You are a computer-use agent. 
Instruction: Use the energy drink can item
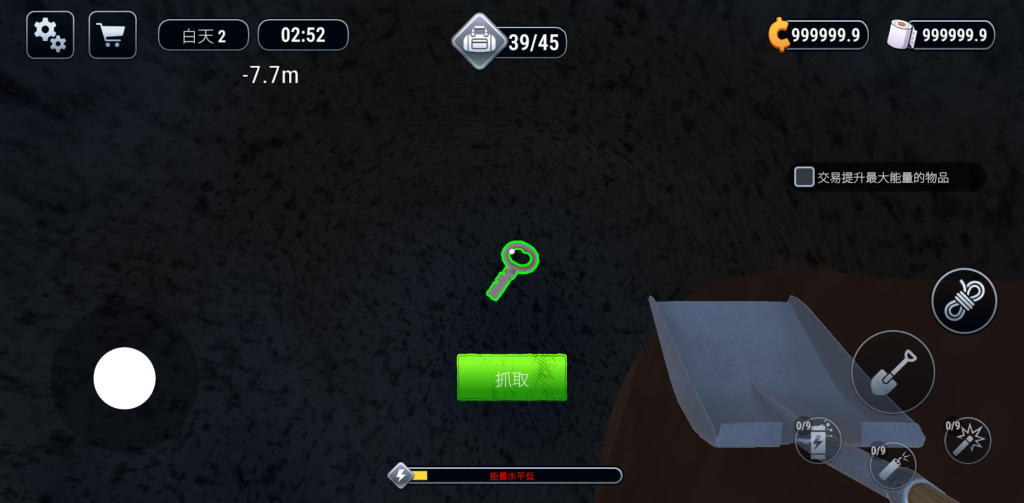[818, 441]
